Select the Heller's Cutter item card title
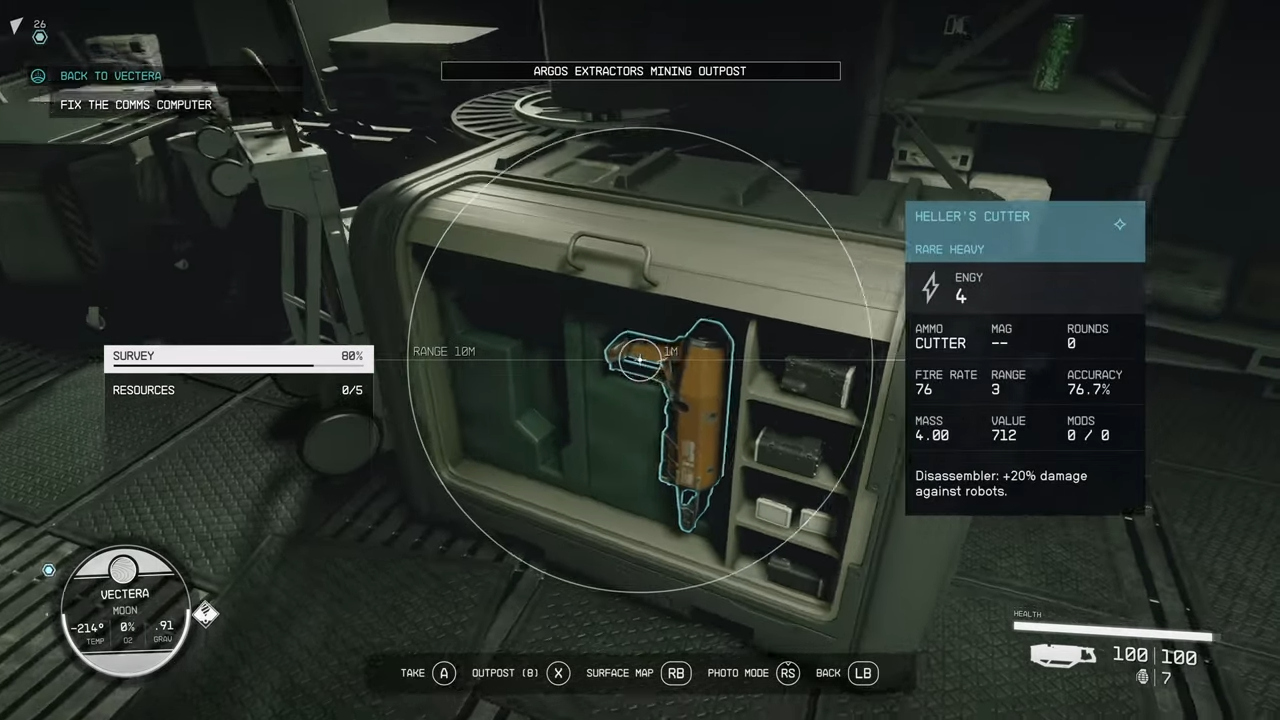The height and width of the screenshot is (720, 1280). 972,217
